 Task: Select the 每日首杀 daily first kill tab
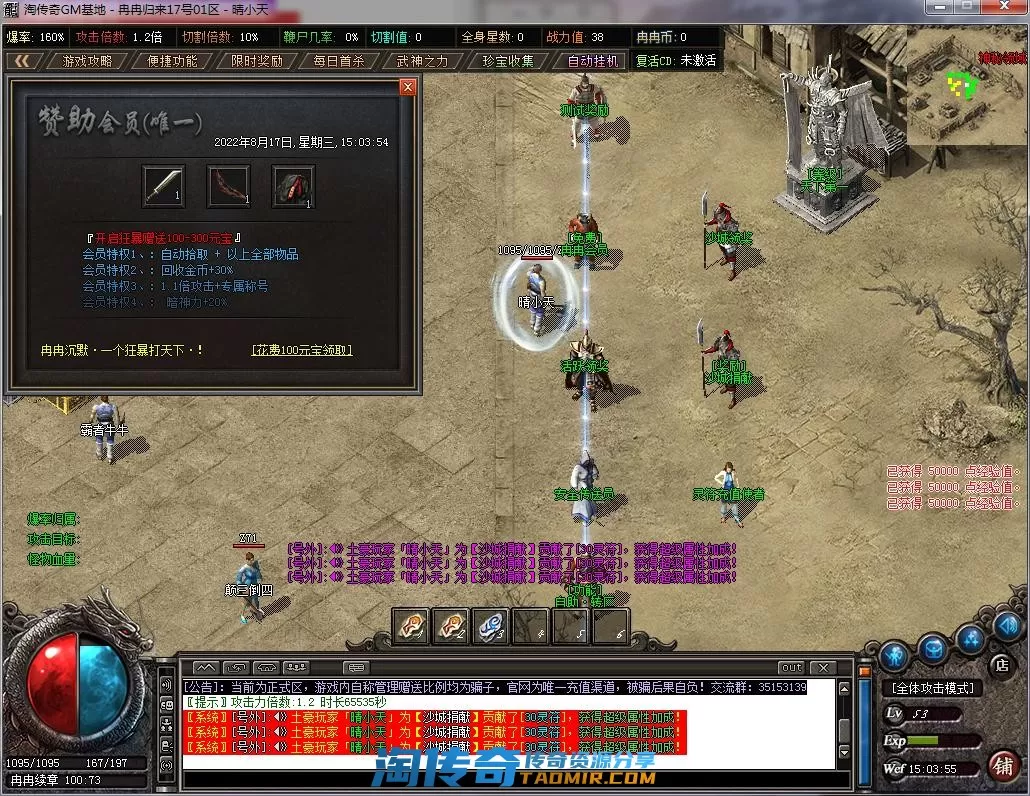[x=339, y=61]
